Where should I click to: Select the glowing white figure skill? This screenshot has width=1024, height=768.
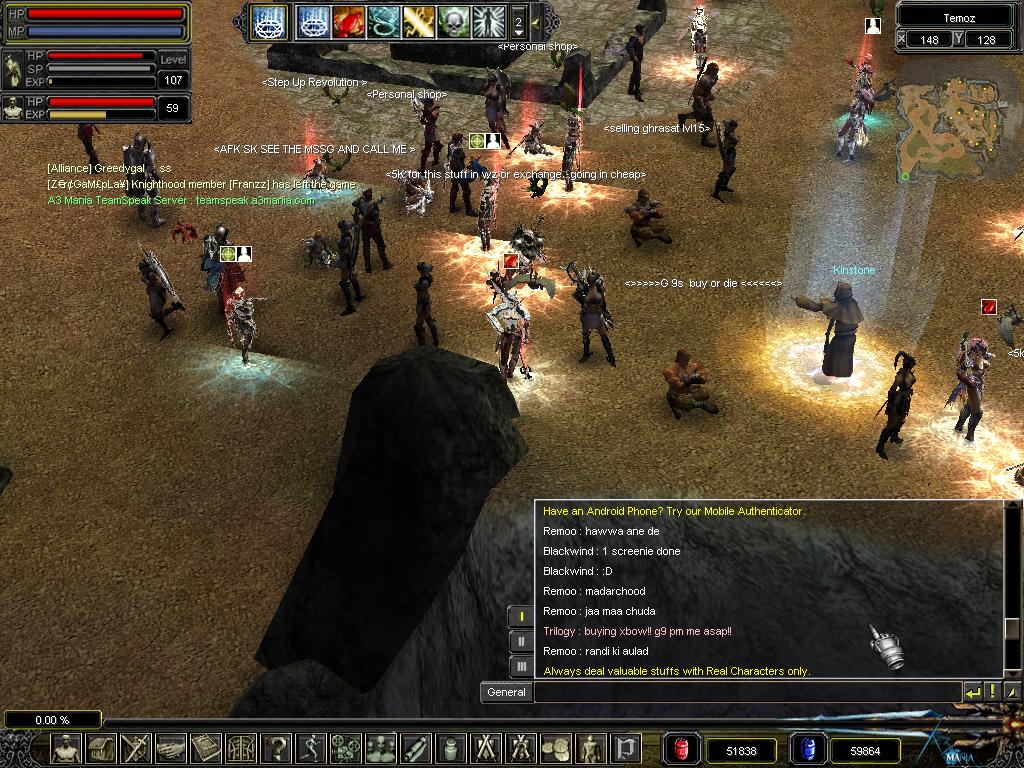pos(488,20)
